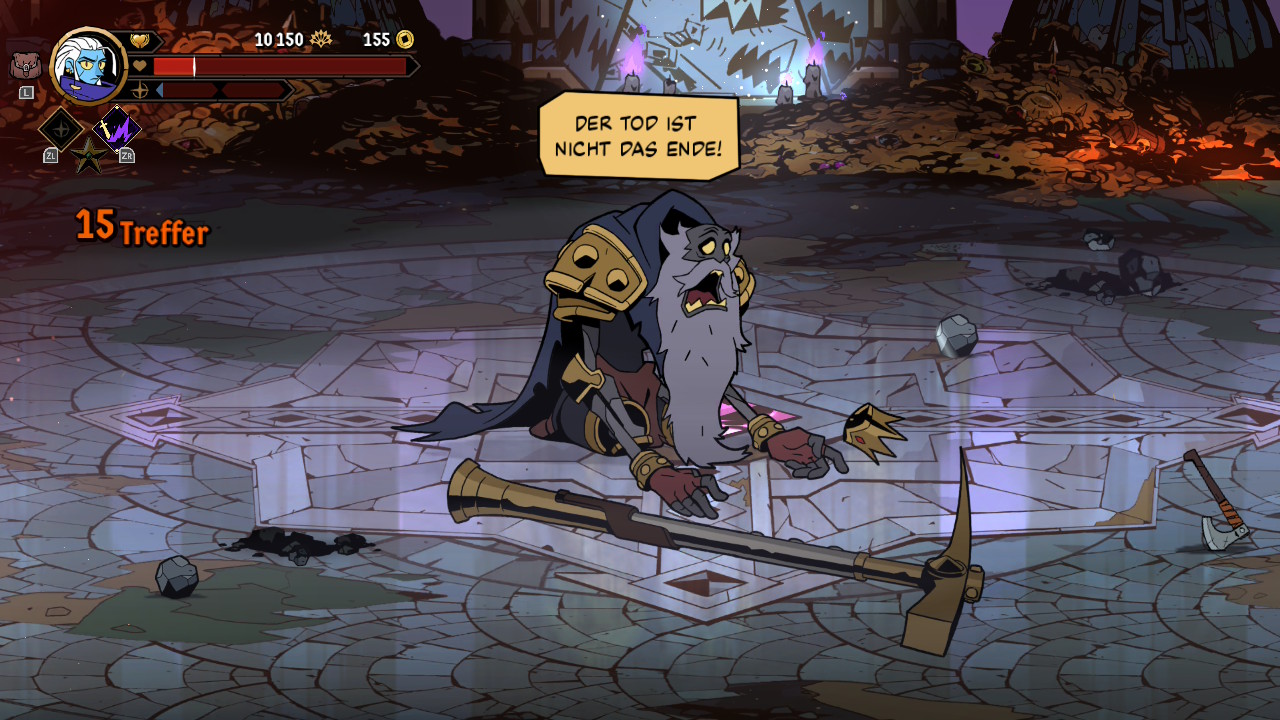Trigger the dark compass-star ability diamond
The image size is (1280, 720).
tap(60, 129)
